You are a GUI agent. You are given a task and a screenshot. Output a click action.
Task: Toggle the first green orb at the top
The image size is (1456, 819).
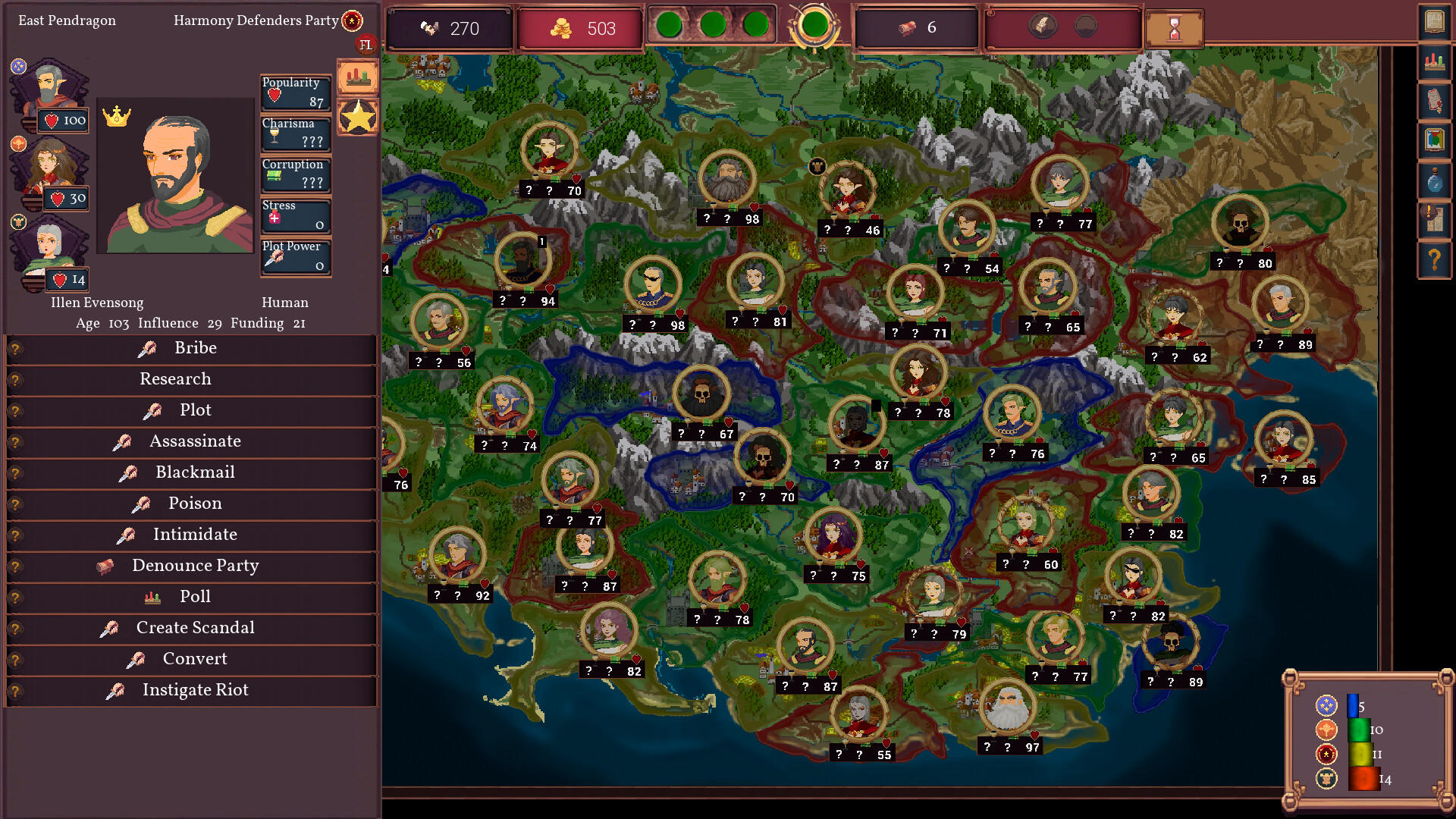[x=670, y=24]
